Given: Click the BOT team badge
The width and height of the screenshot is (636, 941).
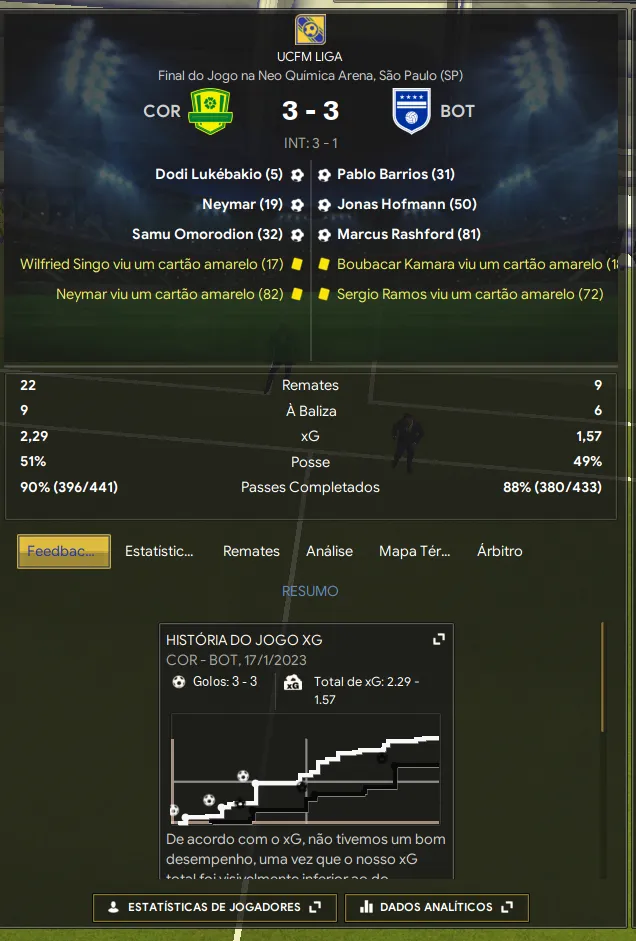Looking at the screenshot, I should [x=412, y=111].
